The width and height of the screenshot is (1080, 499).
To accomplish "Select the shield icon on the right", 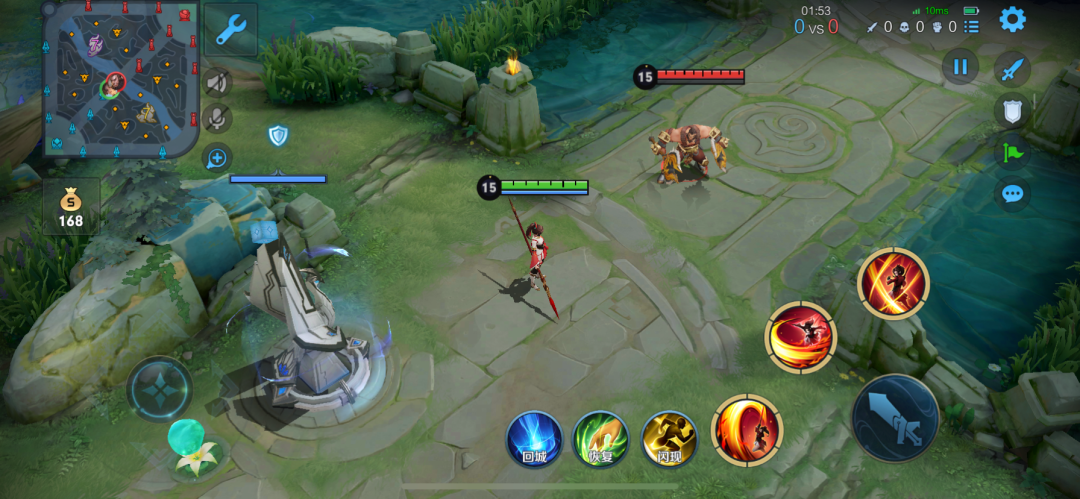I will point(1012,111).
